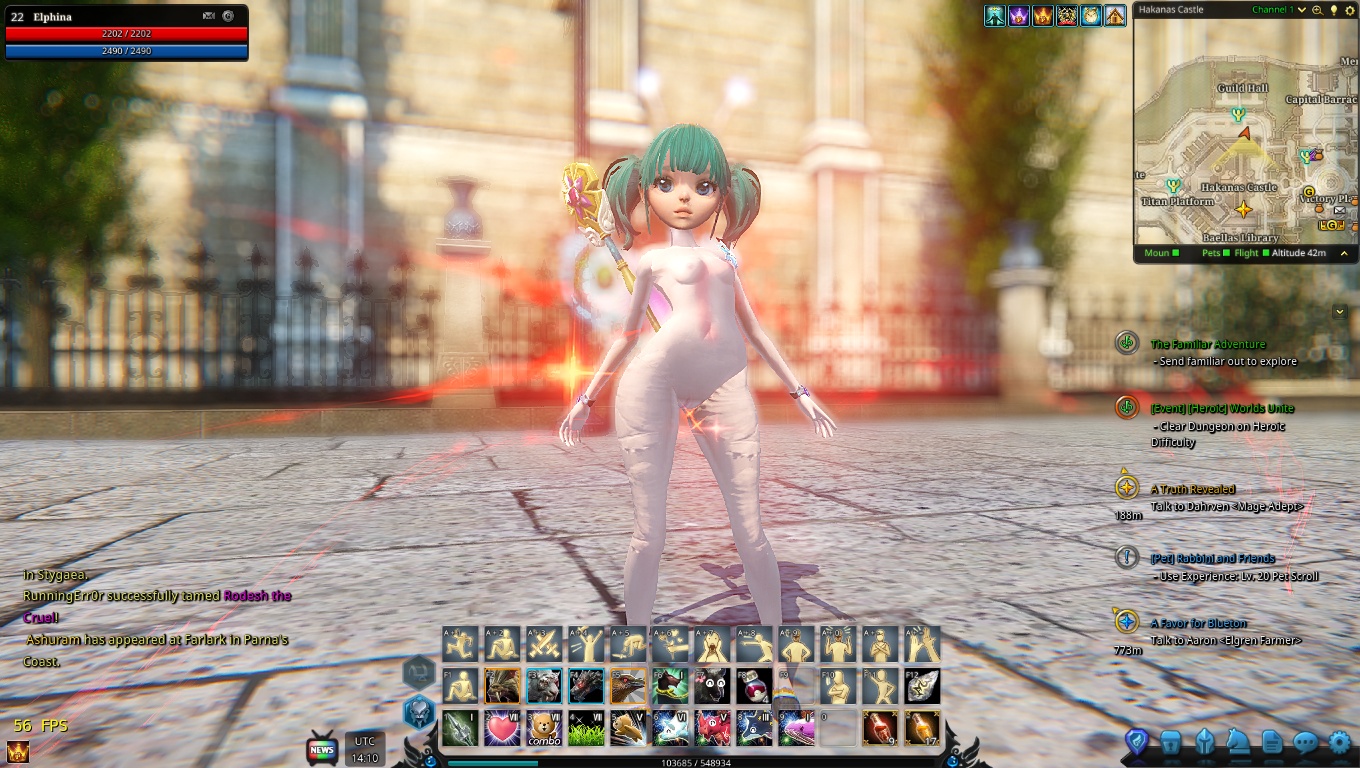Select the A Favor for Blueton quest
Screen dimensions: 1360x768
1198,623
